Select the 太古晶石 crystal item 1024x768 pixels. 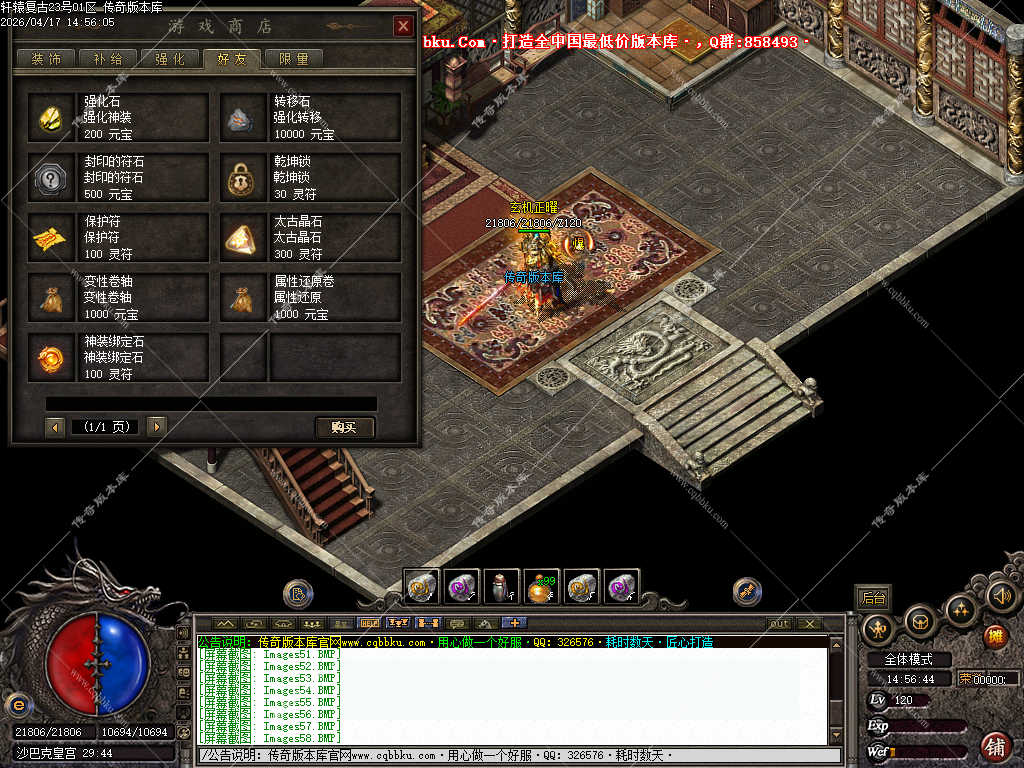310,238
